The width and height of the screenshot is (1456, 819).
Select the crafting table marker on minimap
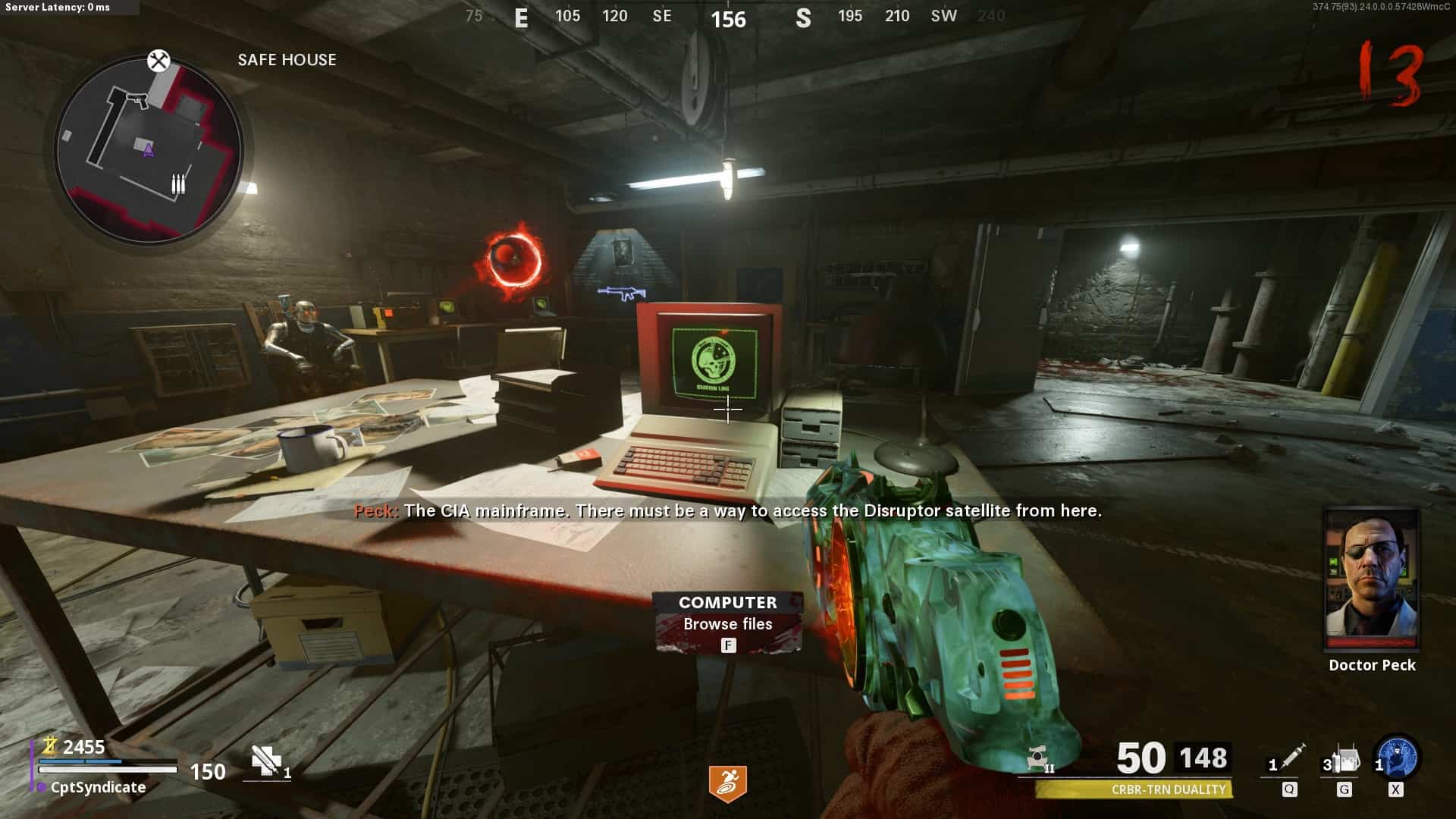pyautogui.click(x=158, y=61)
